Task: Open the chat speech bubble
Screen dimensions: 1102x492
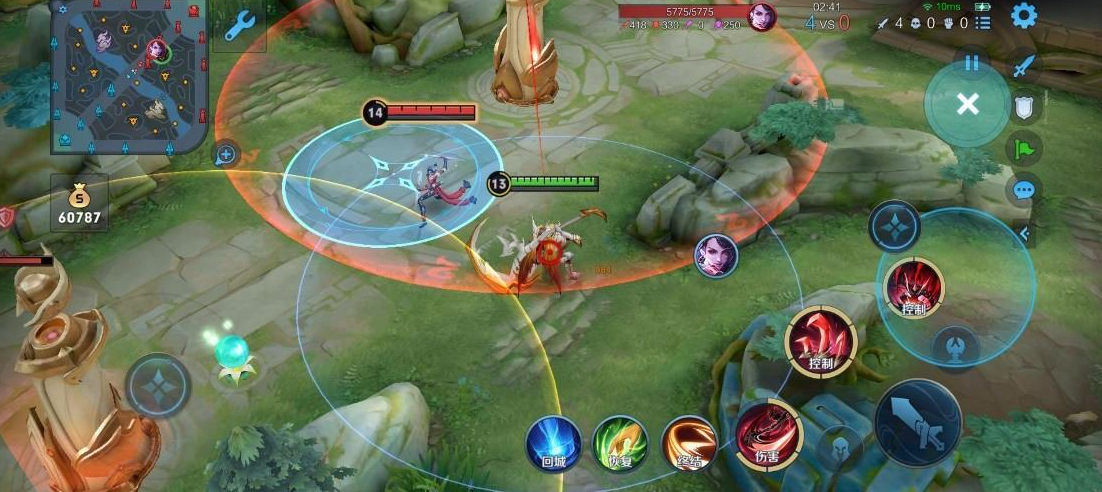Action: pyautogui.click(x=1024, y=189)
